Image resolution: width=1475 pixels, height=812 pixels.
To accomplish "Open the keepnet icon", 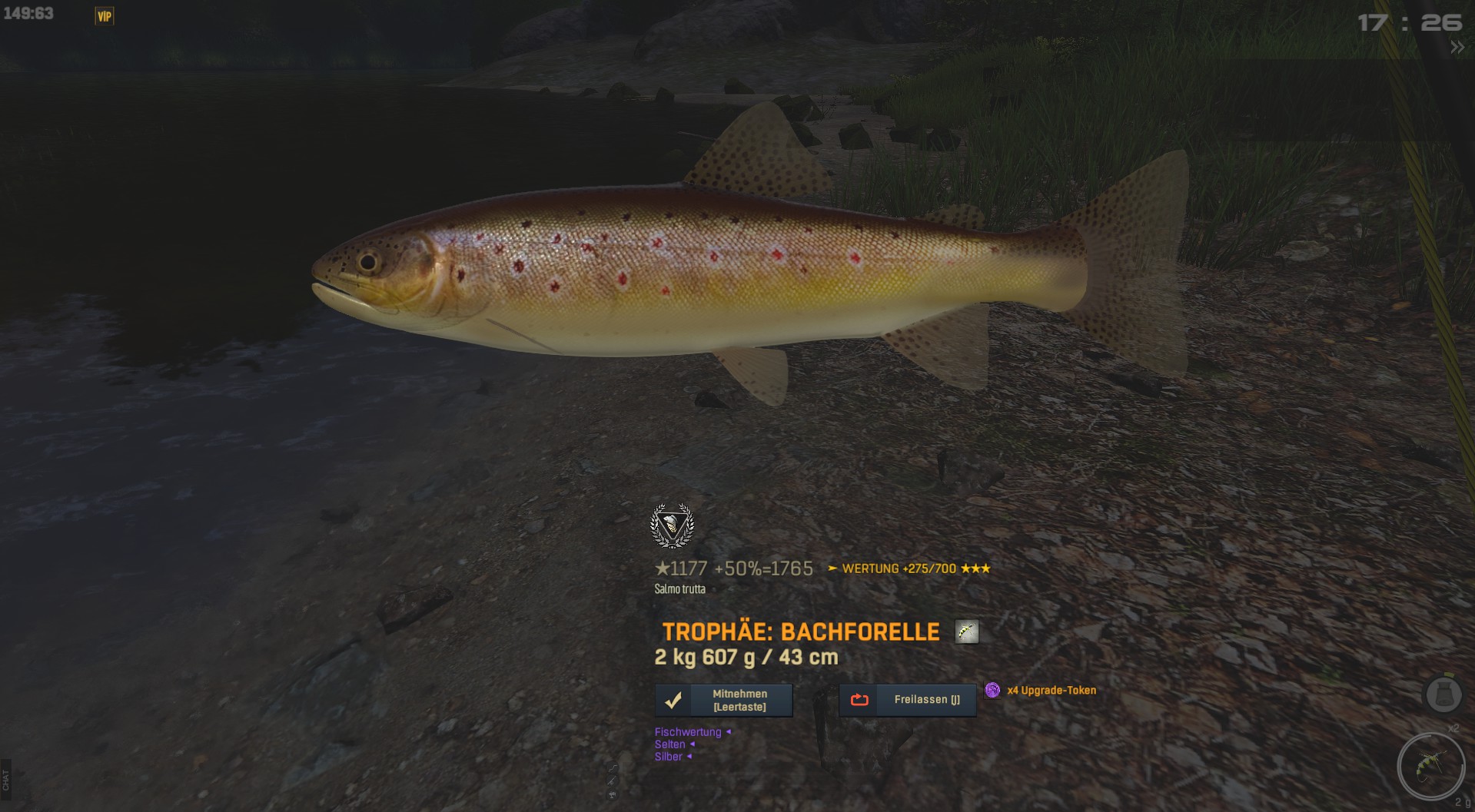I will (x=1443, y=695).
